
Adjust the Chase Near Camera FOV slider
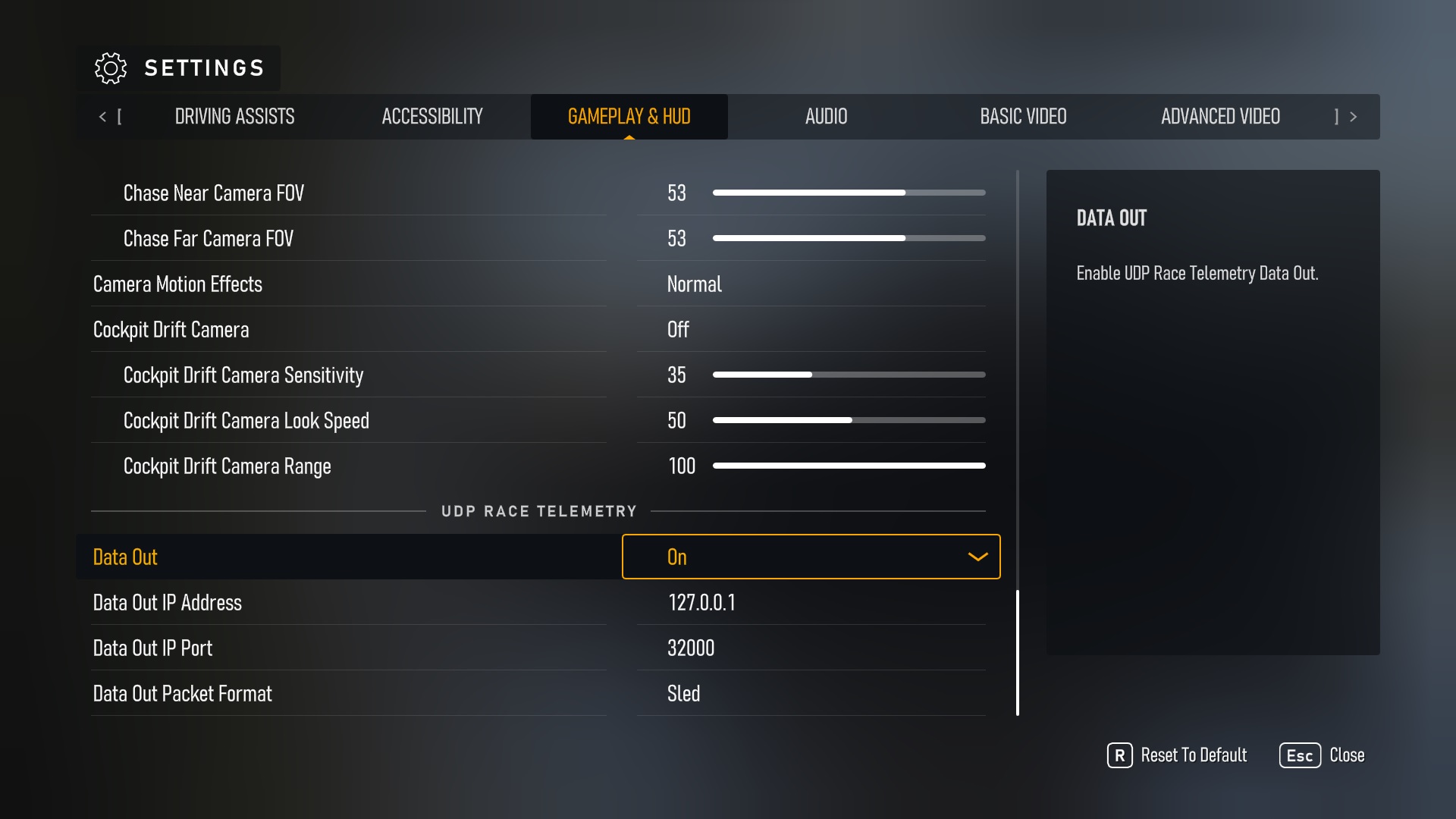point(849,193)
